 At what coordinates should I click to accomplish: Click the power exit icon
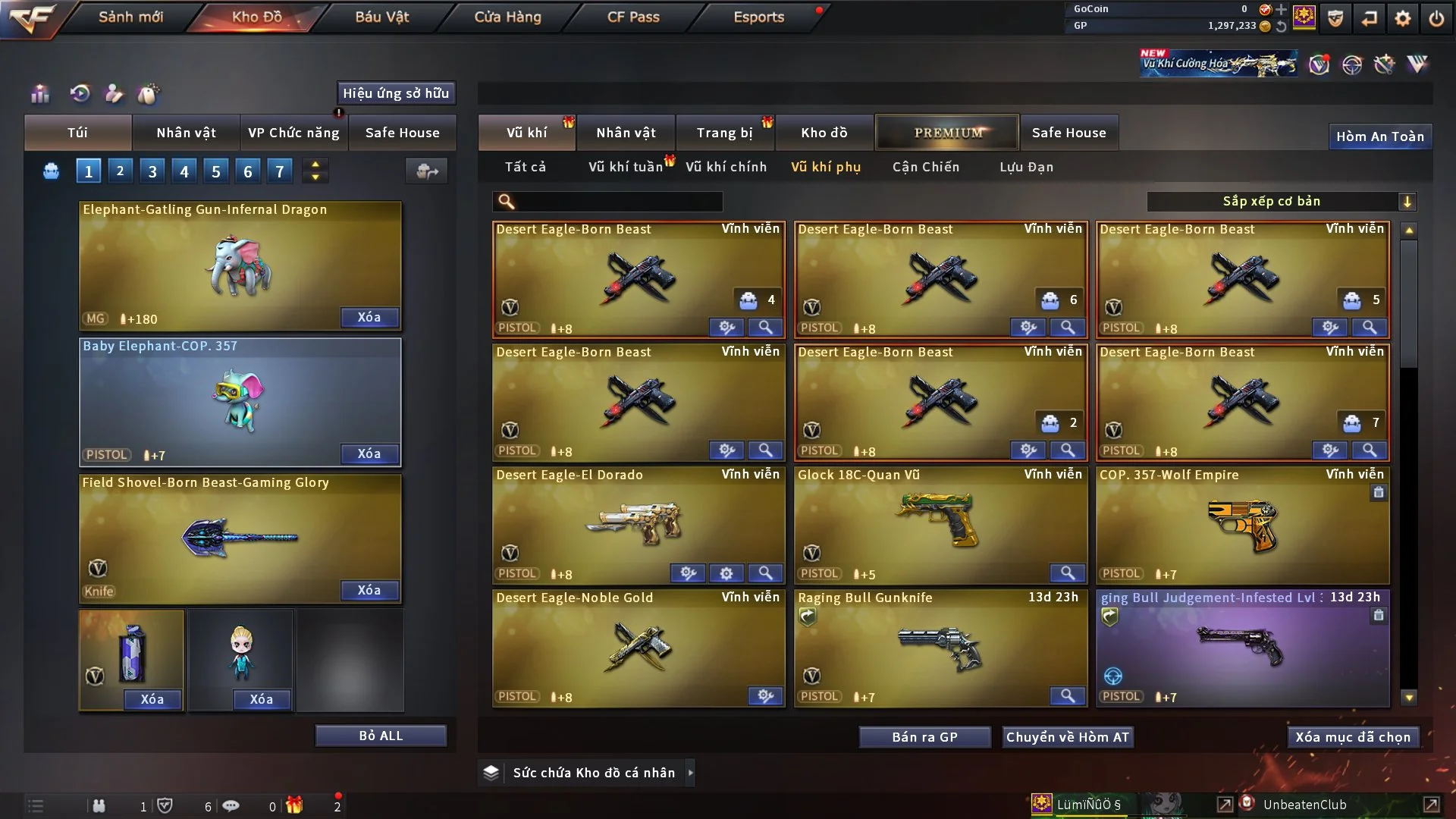pyautogui.click(x=1436, y=18)
